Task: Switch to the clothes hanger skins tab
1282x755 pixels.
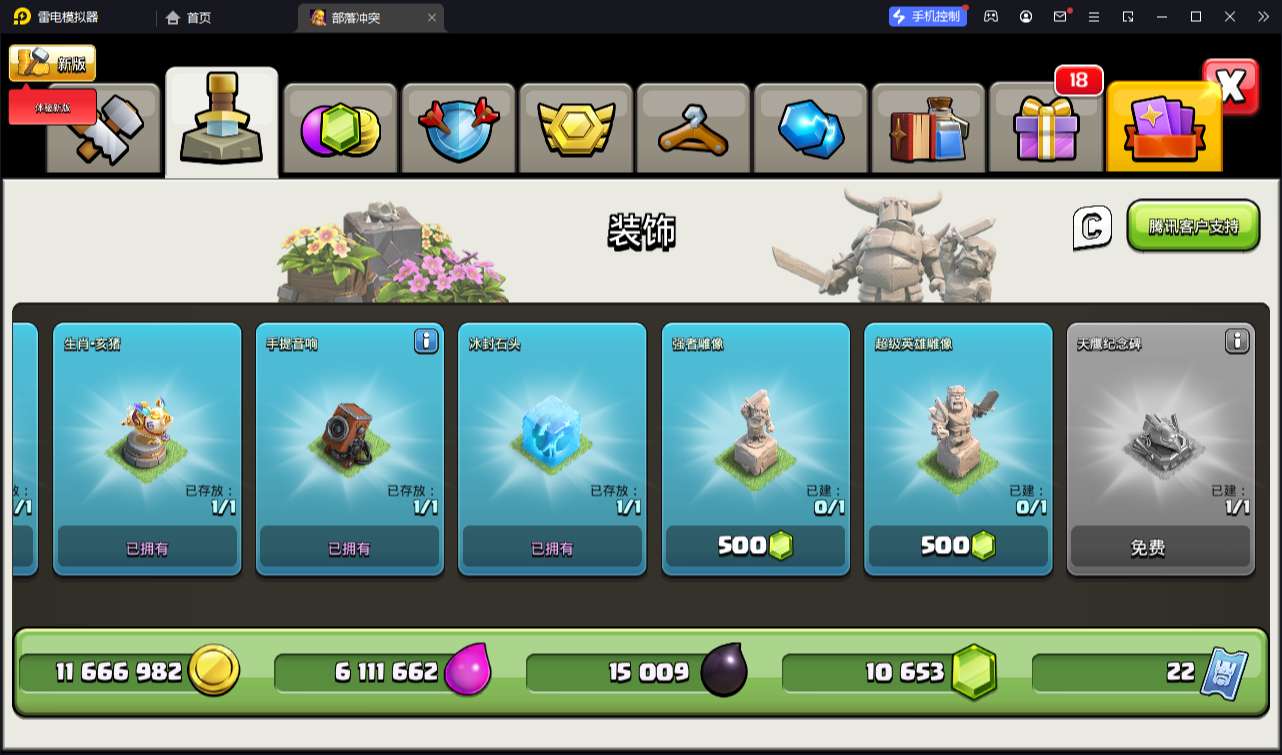Action: click(693, 130)
